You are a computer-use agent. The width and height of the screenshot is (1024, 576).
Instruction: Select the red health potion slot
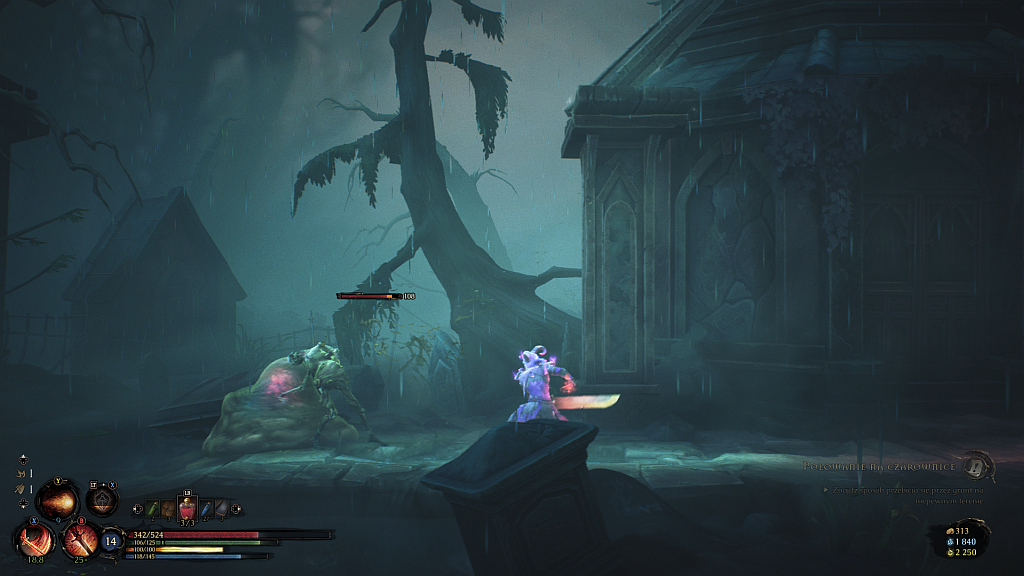pos(187,509)
